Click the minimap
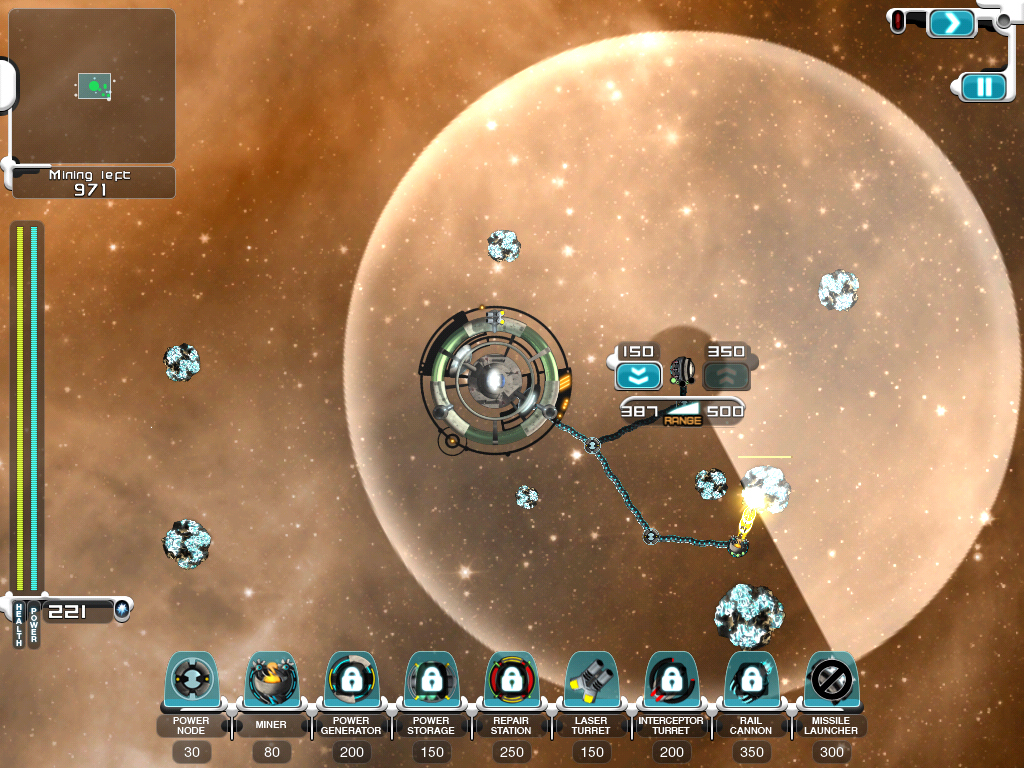1024x768 pixels. click(93, 86)
